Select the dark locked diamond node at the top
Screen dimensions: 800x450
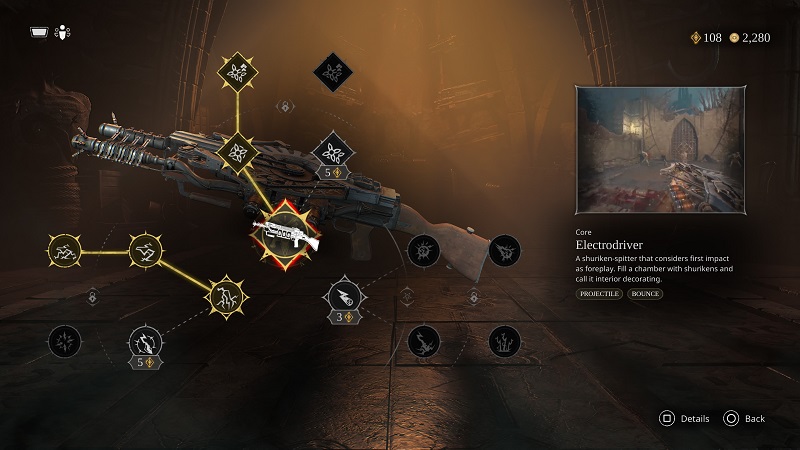330,70
